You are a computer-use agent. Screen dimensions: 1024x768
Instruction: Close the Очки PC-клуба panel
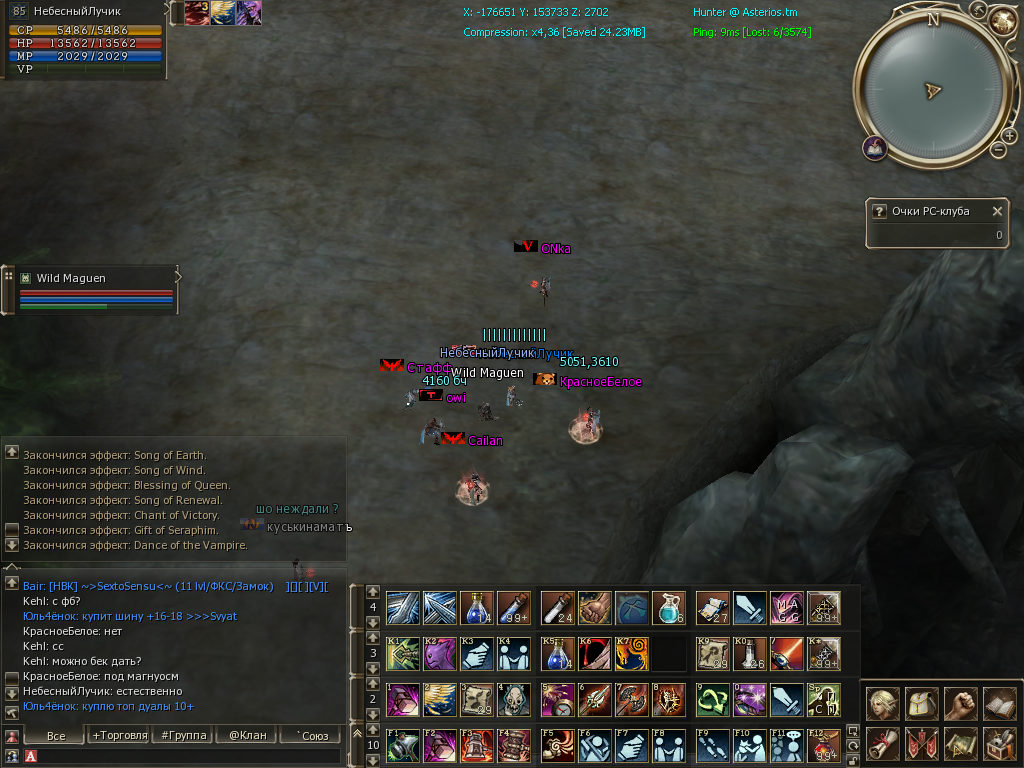click(x=996, y=211)
